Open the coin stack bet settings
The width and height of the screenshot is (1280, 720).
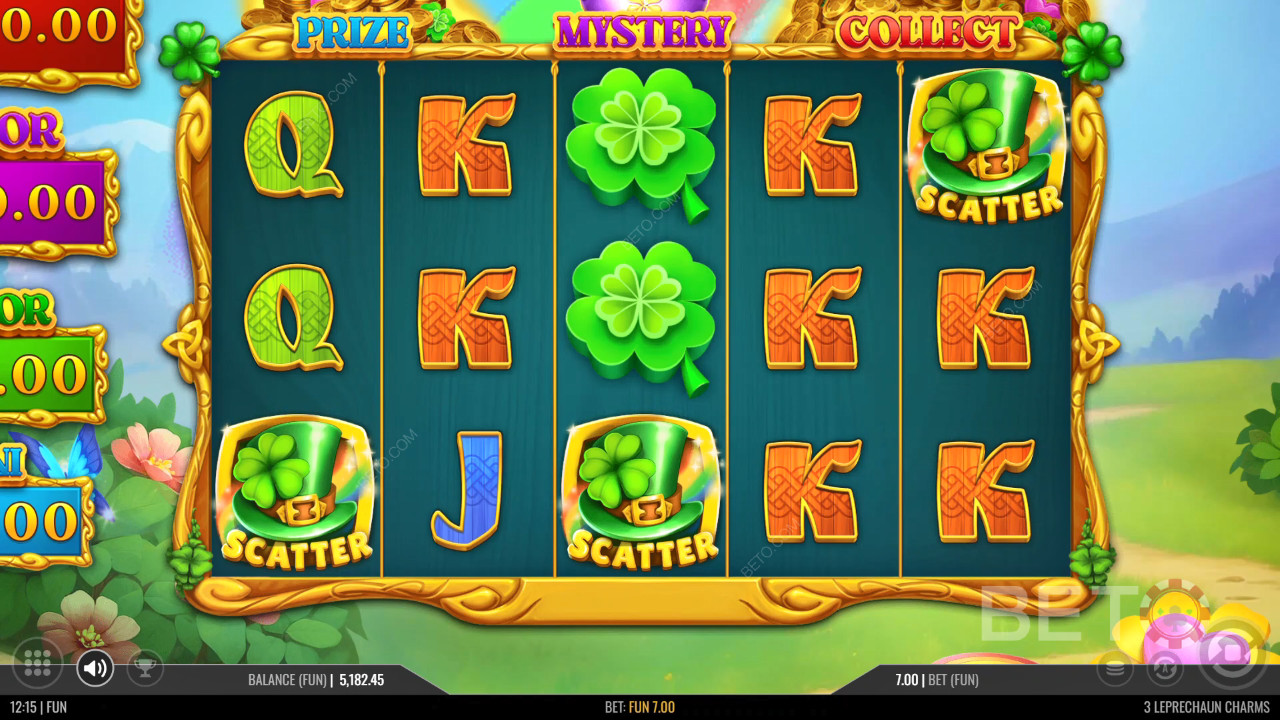pos(1115,668)
